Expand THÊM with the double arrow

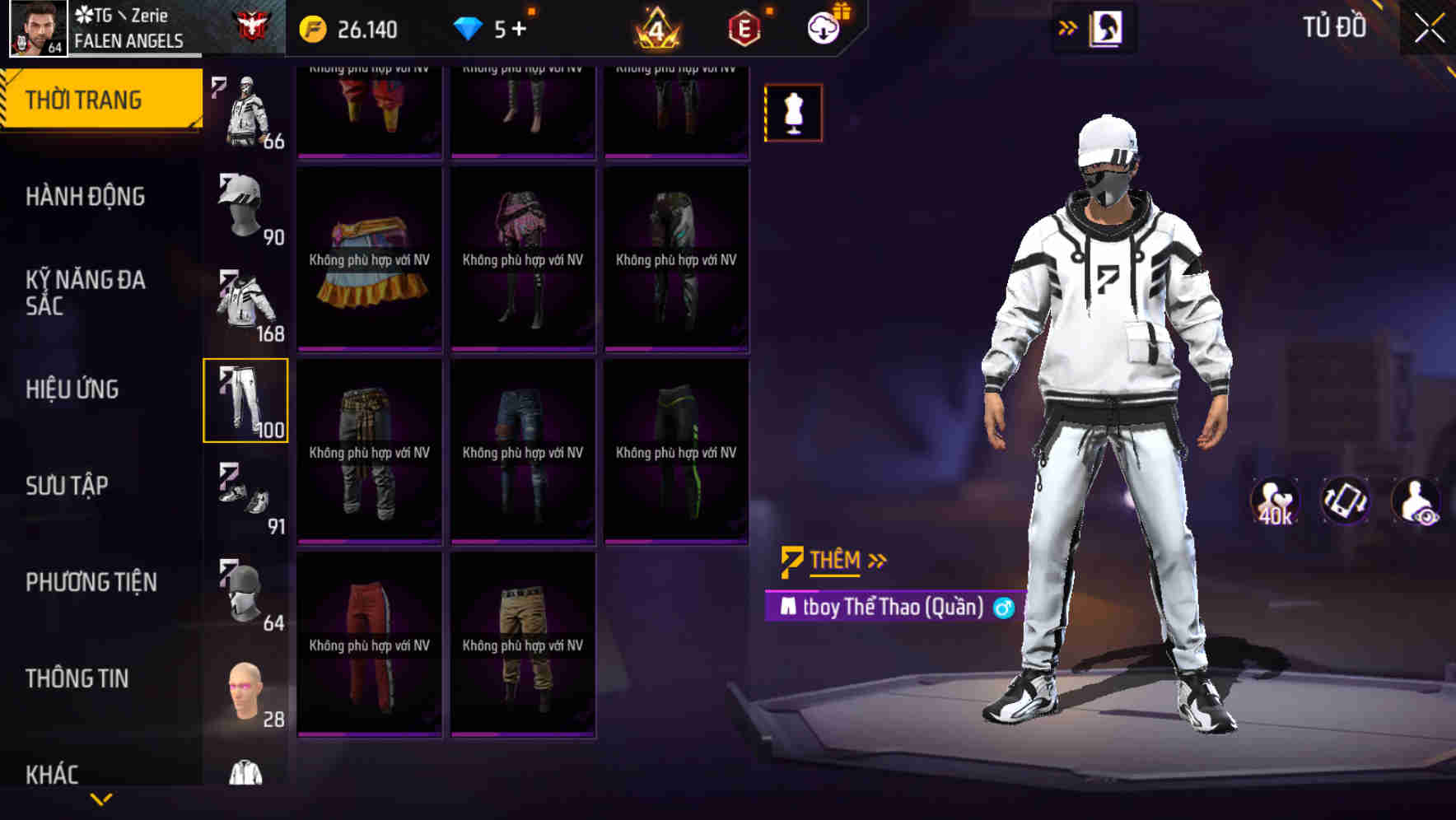pyautogui.click(x=875, y=560)
